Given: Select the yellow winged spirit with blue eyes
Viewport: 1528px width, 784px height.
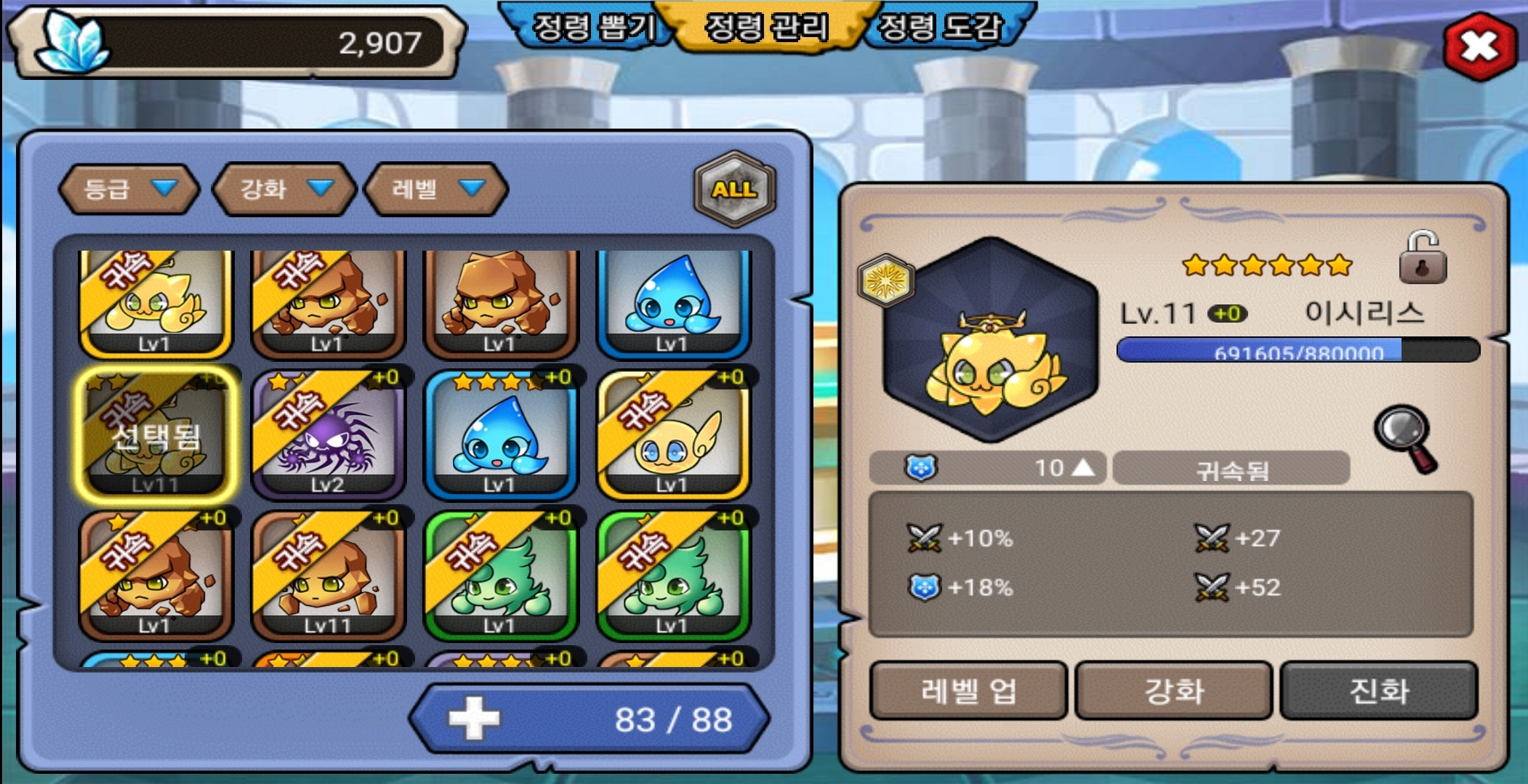Looking at the screenshot, I should (x=673, y=435).
